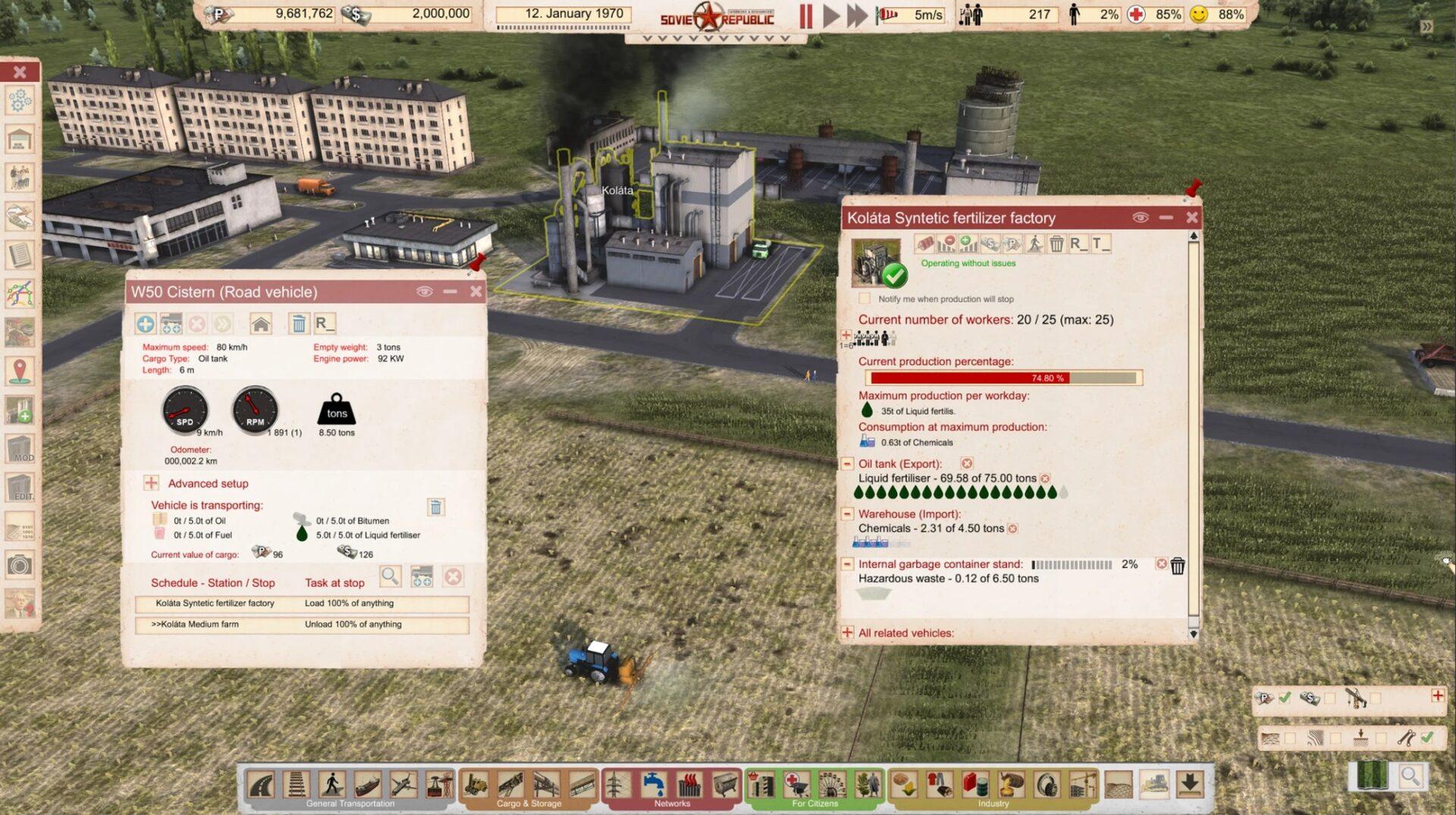Activate fast-forward game speed
The image size is (1456, 815).
coord(857,15)
